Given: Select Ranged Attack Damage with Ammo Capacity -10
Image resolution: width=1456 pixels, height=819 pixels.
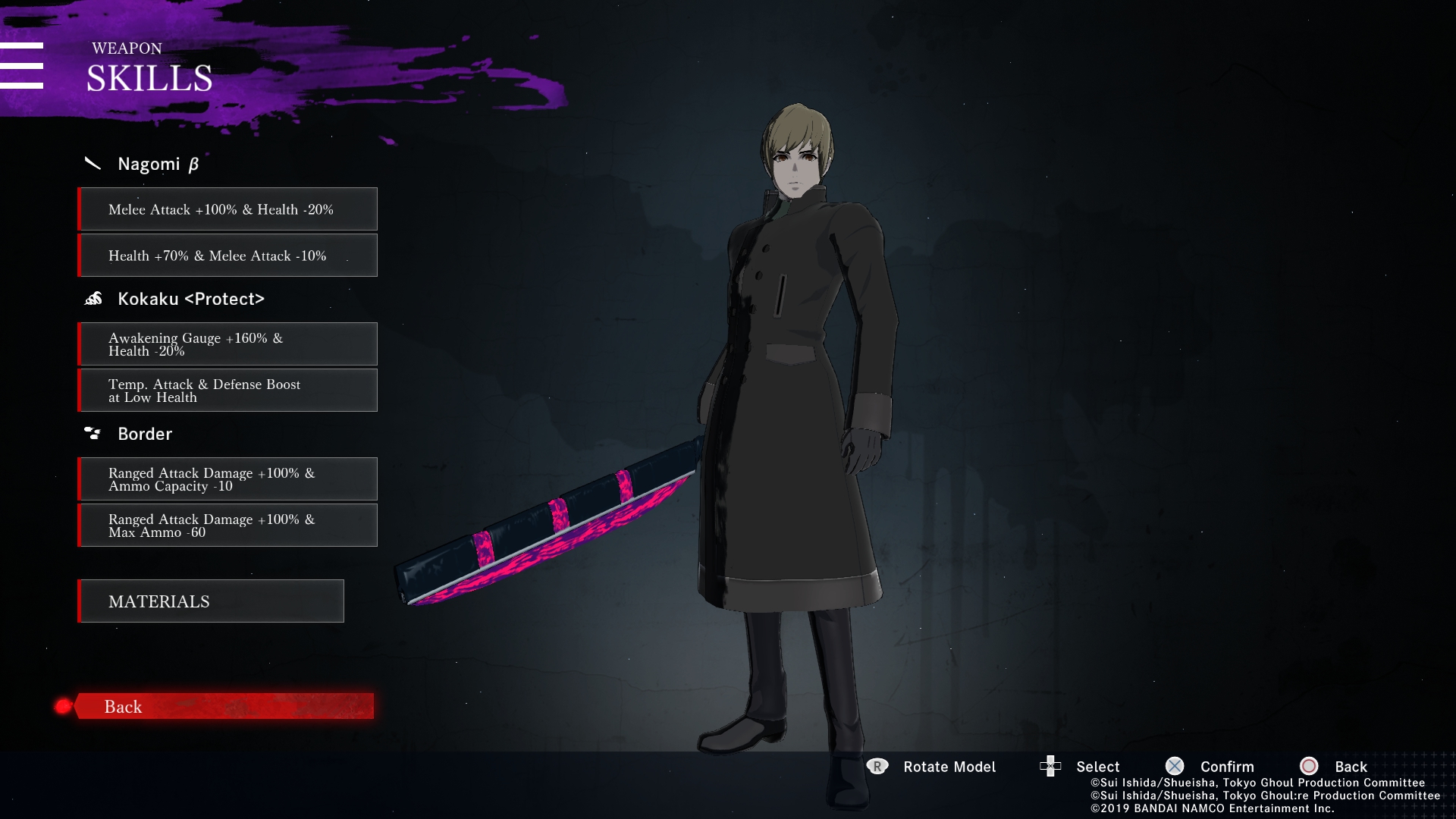Looking at the screenshot, I should point(227,479).
